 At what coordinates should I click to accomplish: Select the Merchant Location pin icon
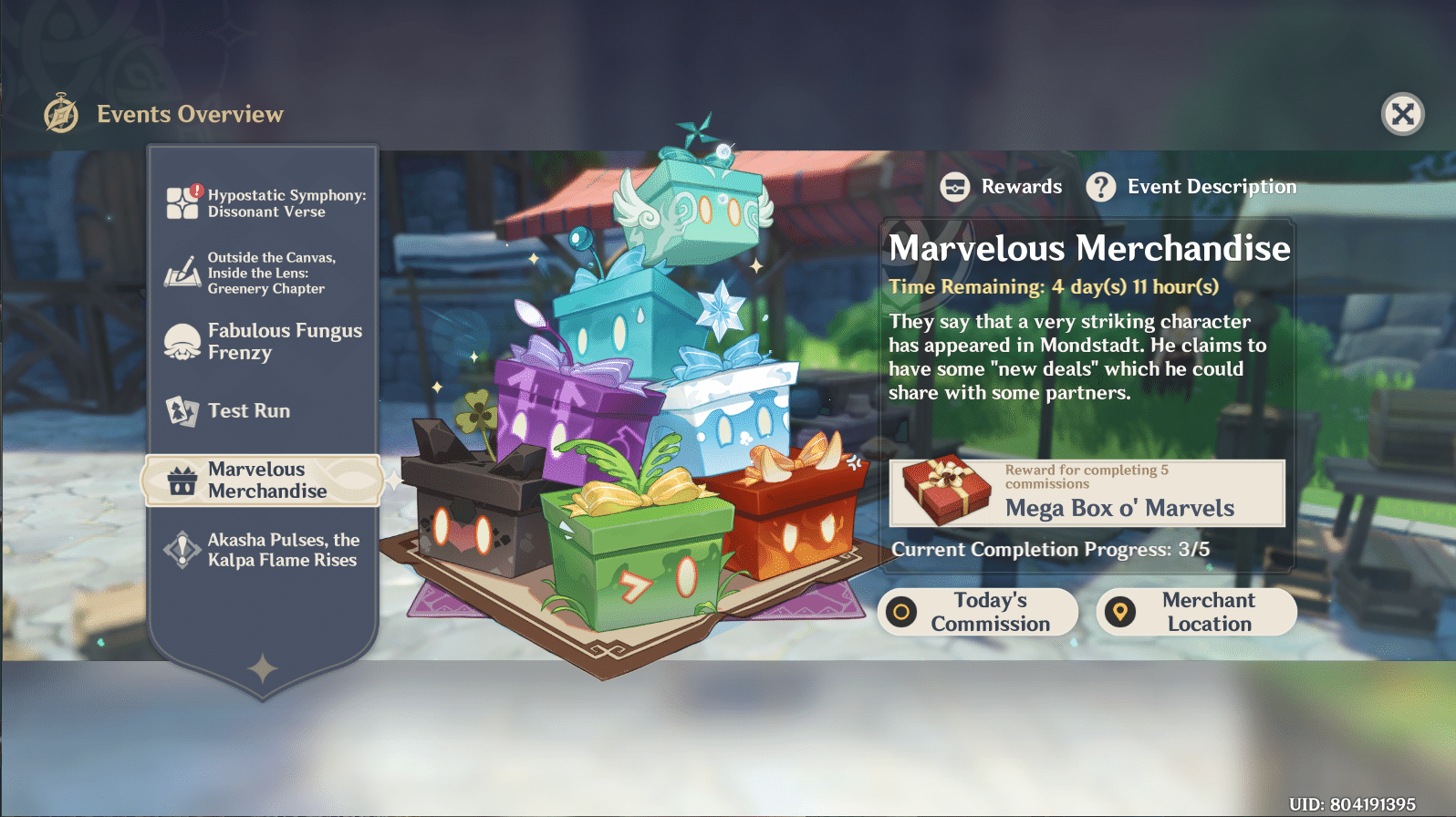[1121, 612]
